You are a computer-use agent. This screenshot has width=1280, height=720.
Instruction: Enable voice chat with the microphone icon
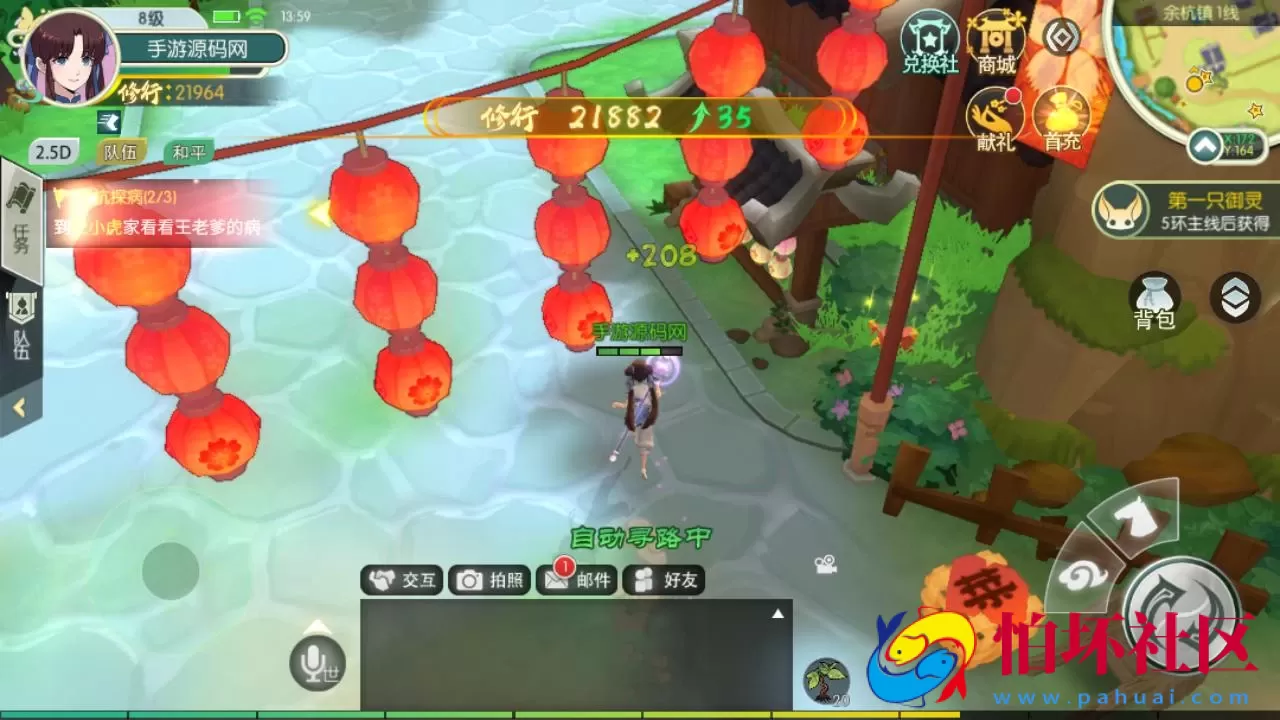coord(316,662)
